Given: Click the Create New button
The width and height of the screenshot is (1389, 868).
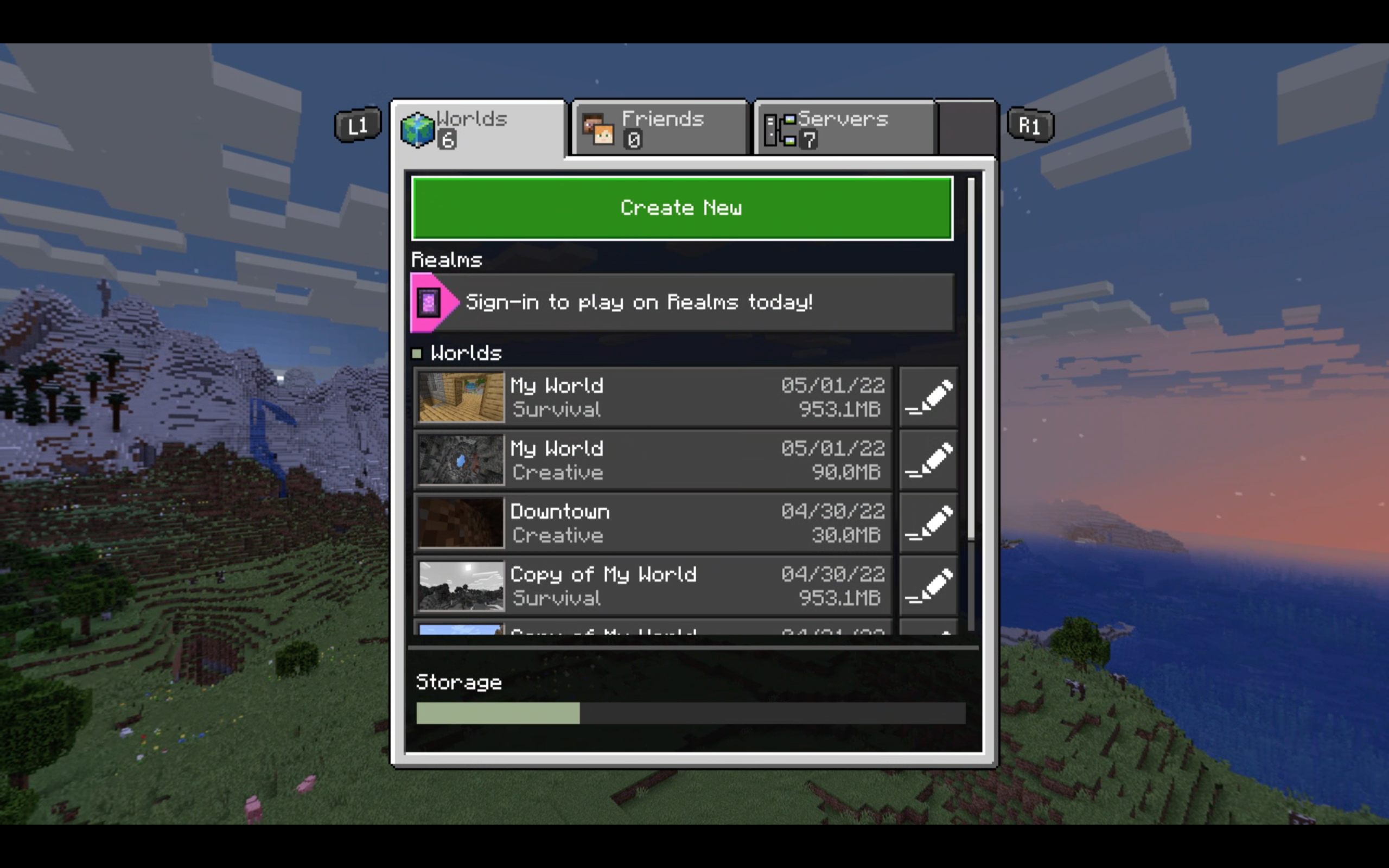Looking at the screenshot, I should click(x=682, y=208).
